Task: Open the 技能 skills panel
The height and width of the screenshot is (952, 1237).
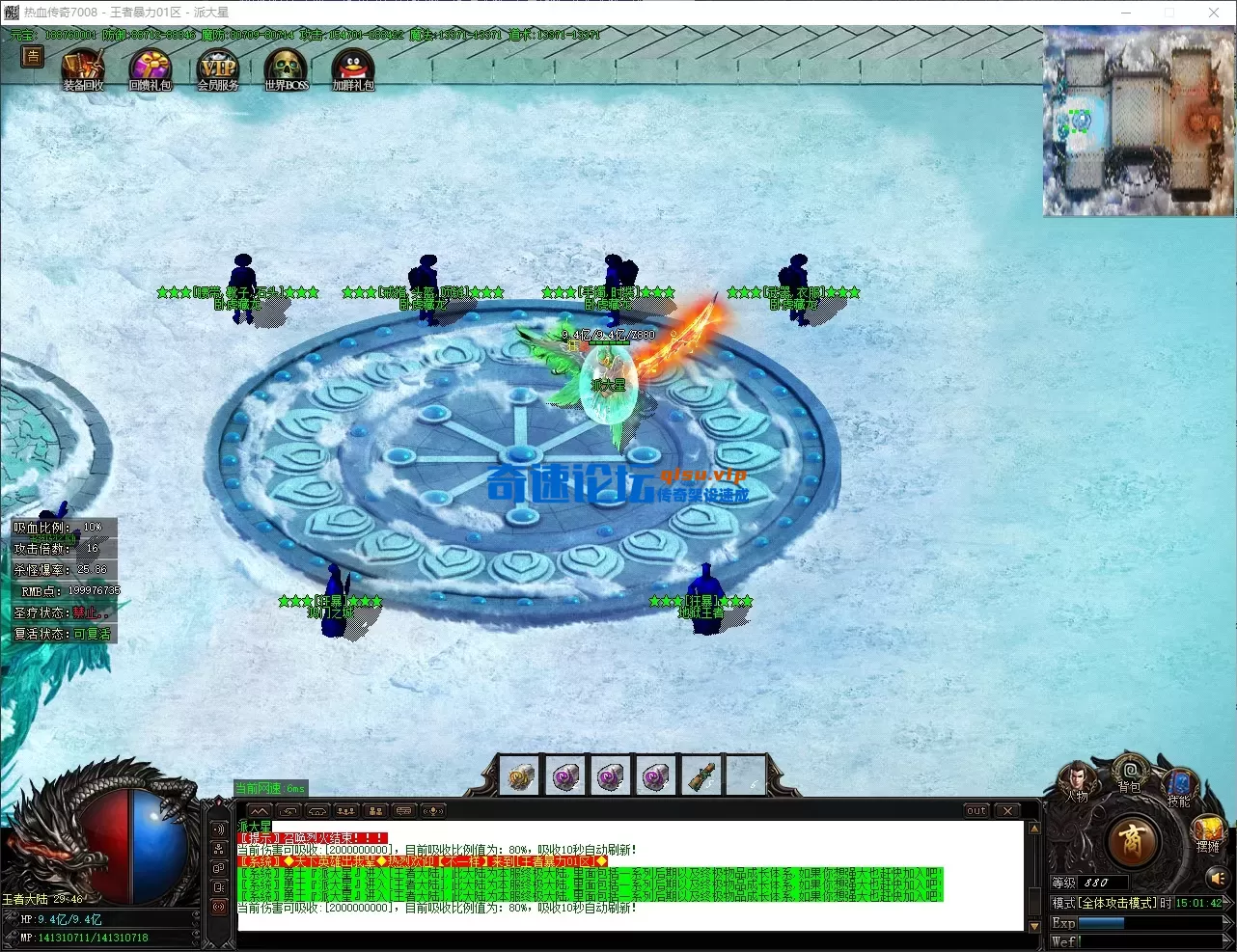Action: click(x=1178, y=786)
